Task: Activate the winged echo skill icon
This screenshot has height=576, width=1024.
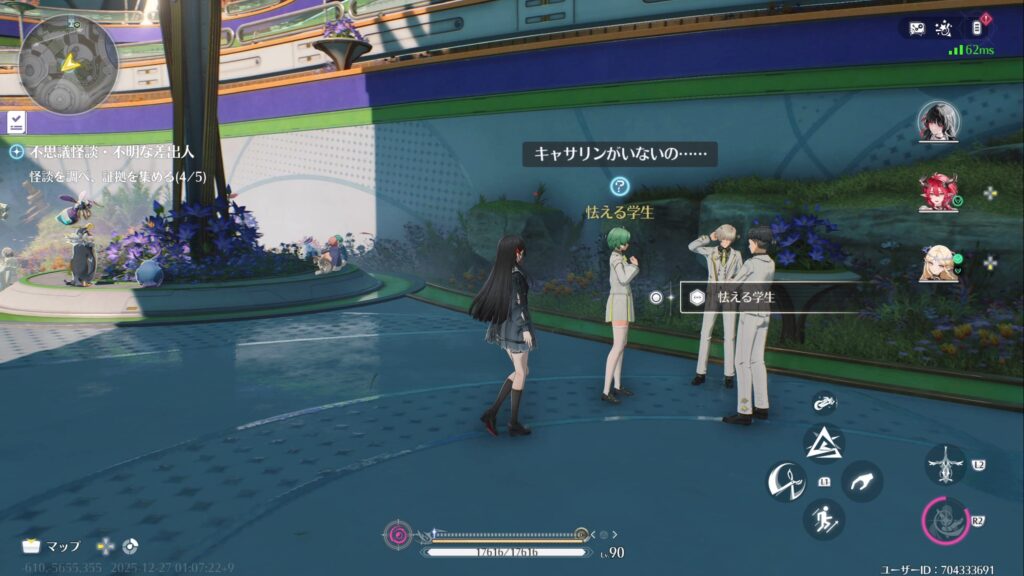Action: (945, 465)
